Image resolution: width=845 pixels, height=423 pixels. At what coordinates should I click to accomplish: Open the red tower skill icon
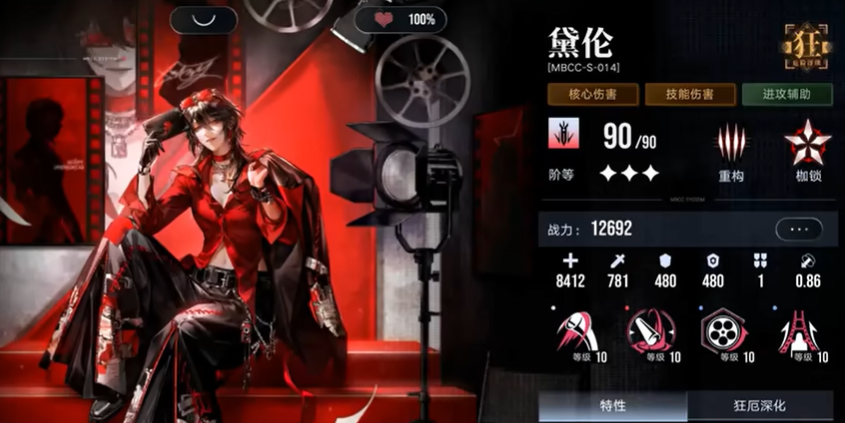[x=797, y=331]
